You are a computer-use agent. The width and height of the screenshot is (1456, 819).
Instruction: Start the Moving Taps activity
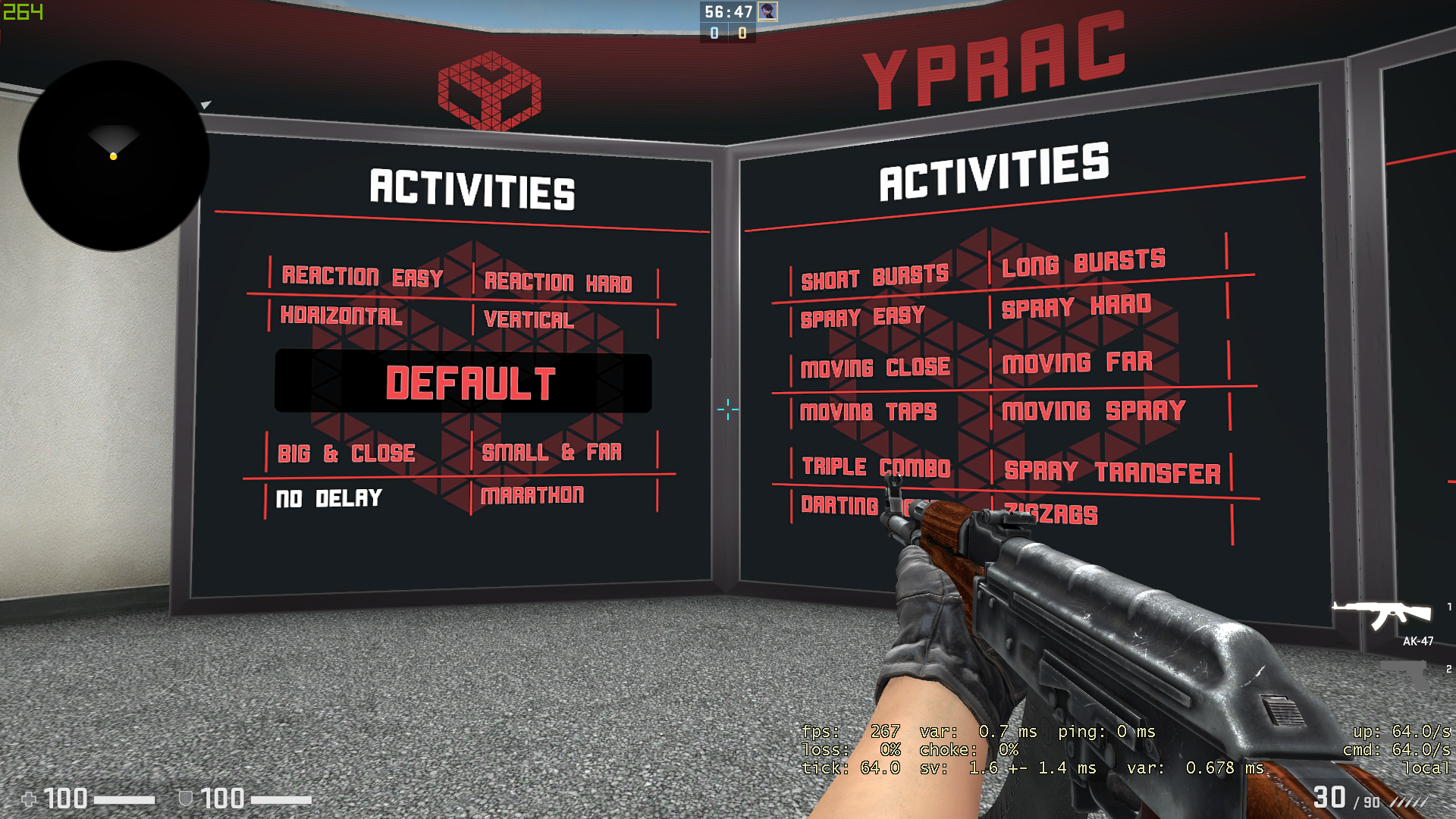point(868,412)
